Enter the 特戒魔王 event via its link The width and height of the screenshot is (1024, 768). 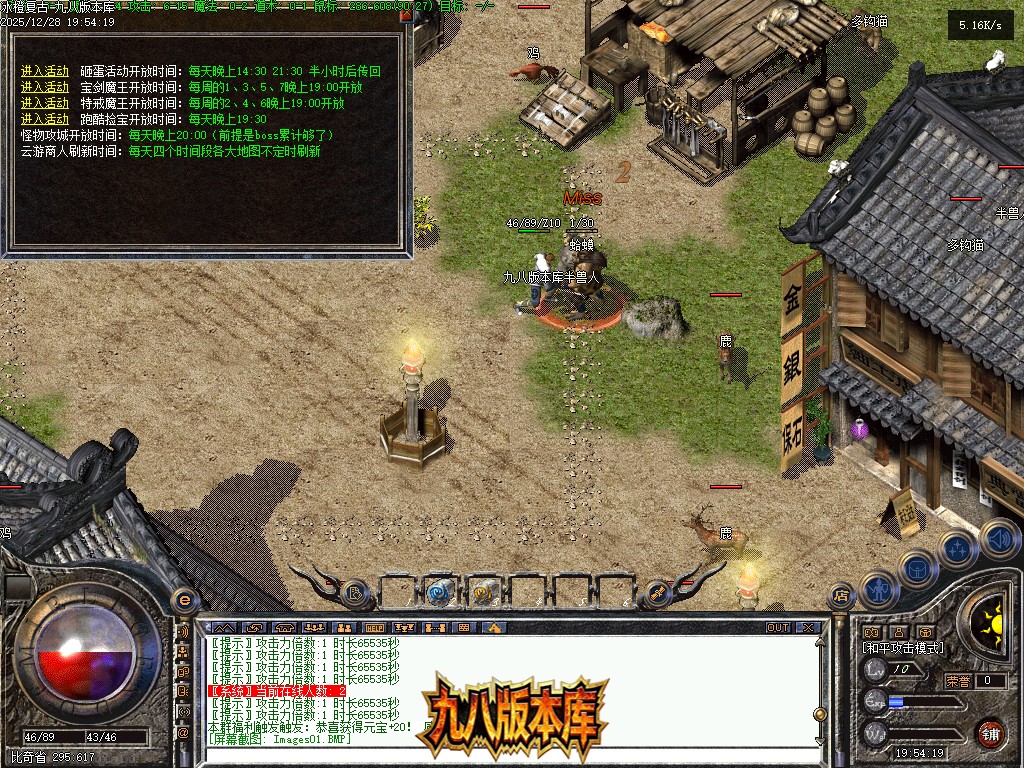(x=45, y=103)
